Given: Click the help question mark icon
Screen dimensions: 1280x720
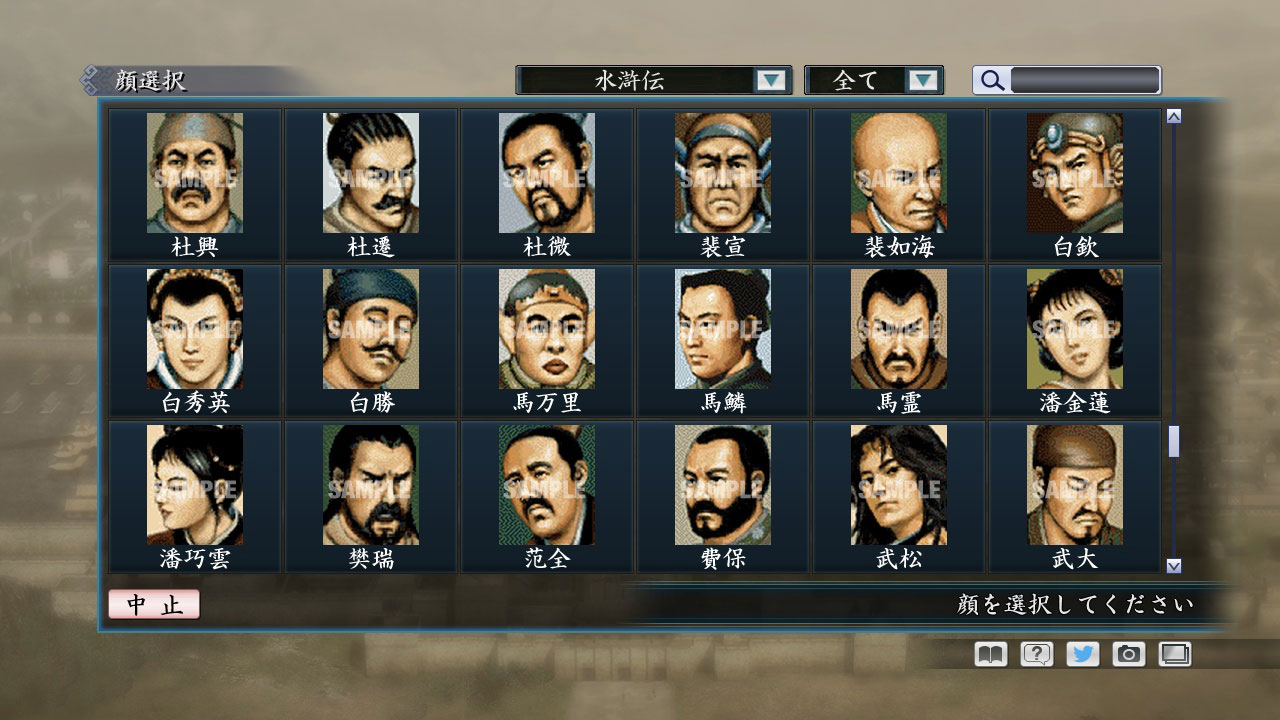Looking at the screenshot, I should tap(1035, 654).
